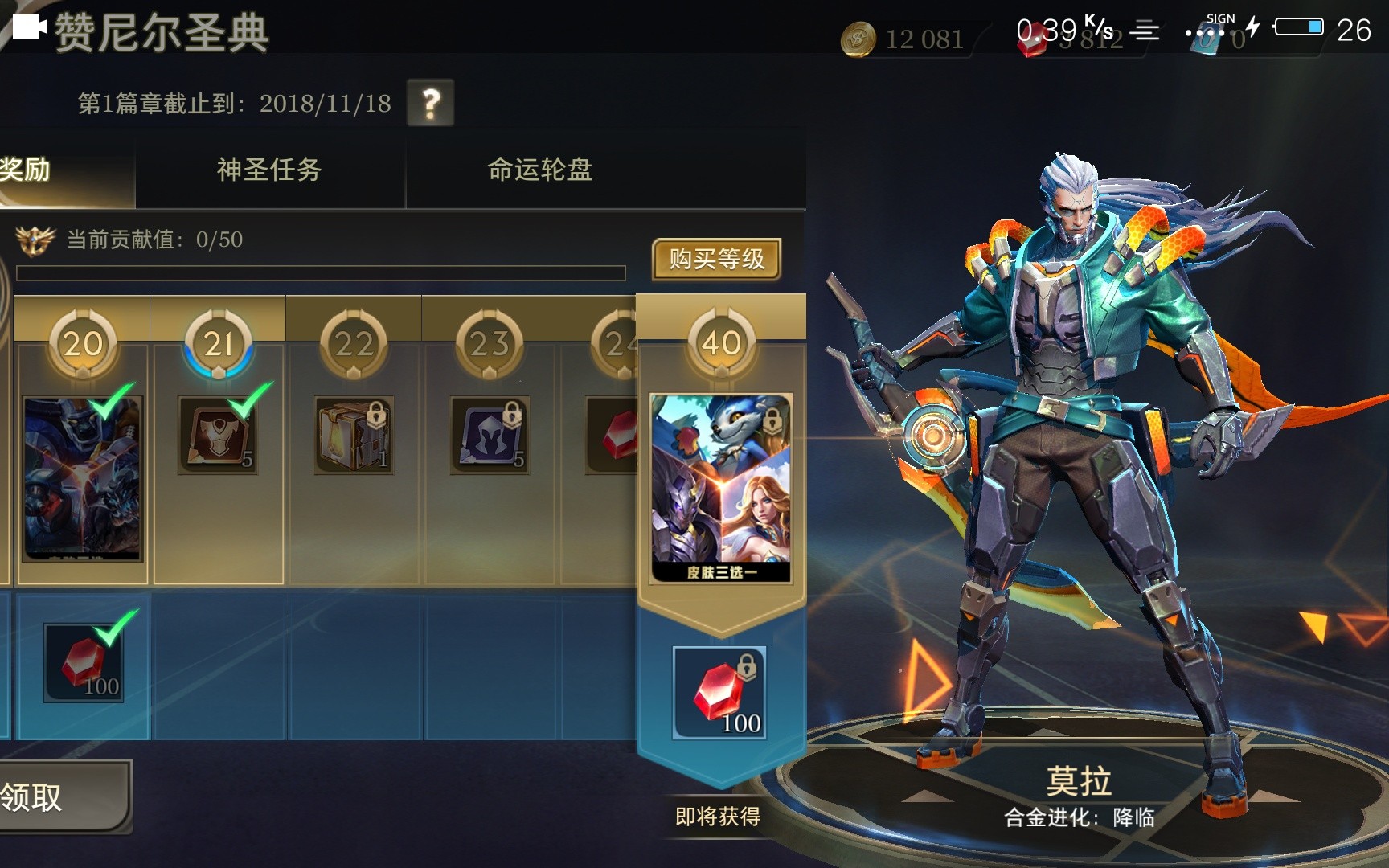1389x868 pixels.
Task: Tap the 购买等级 purchase button
Action: point(718,260)
